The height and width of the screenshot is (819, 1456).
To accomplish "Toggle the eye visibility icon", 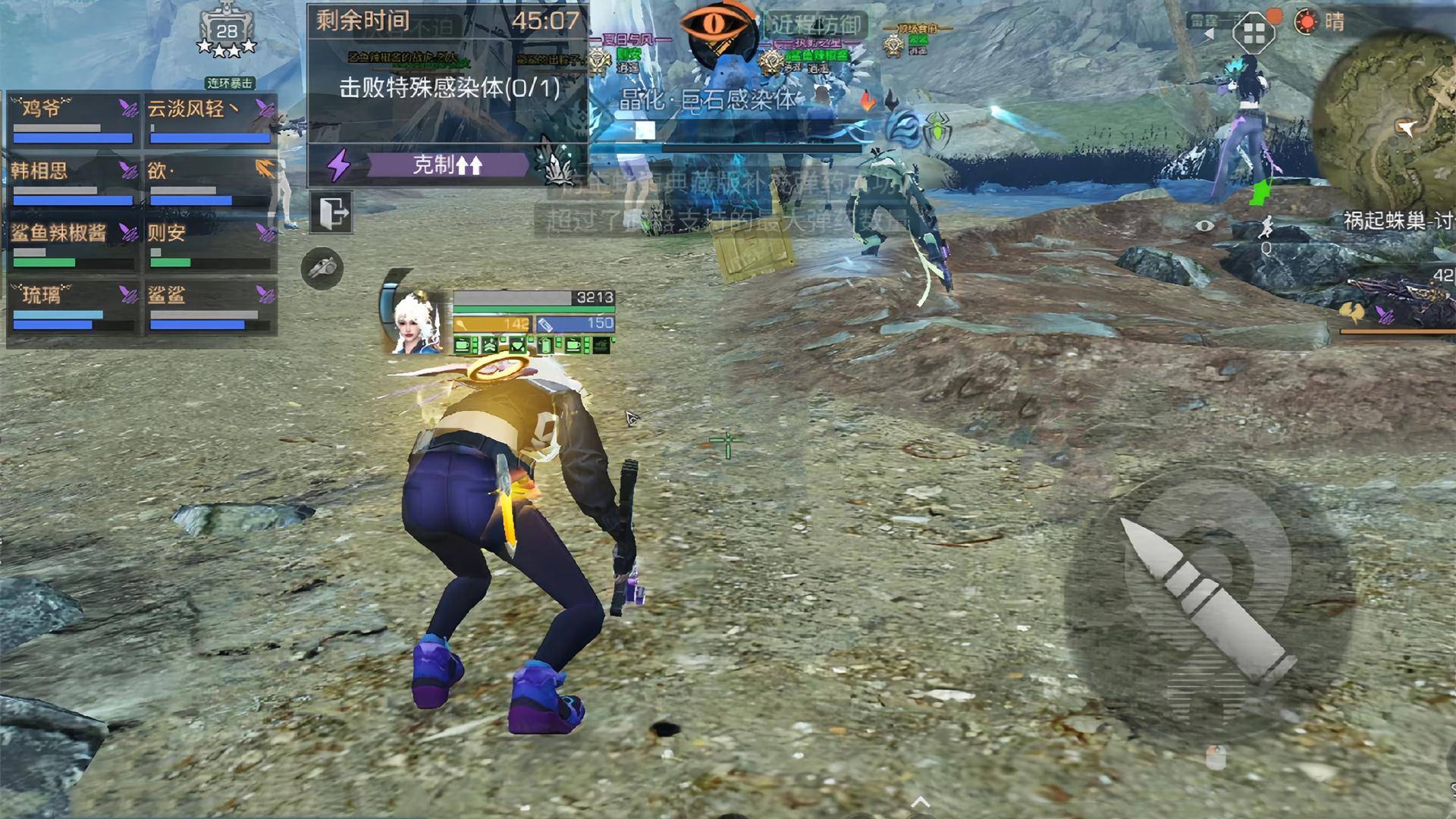I will tap(1204, 225).
